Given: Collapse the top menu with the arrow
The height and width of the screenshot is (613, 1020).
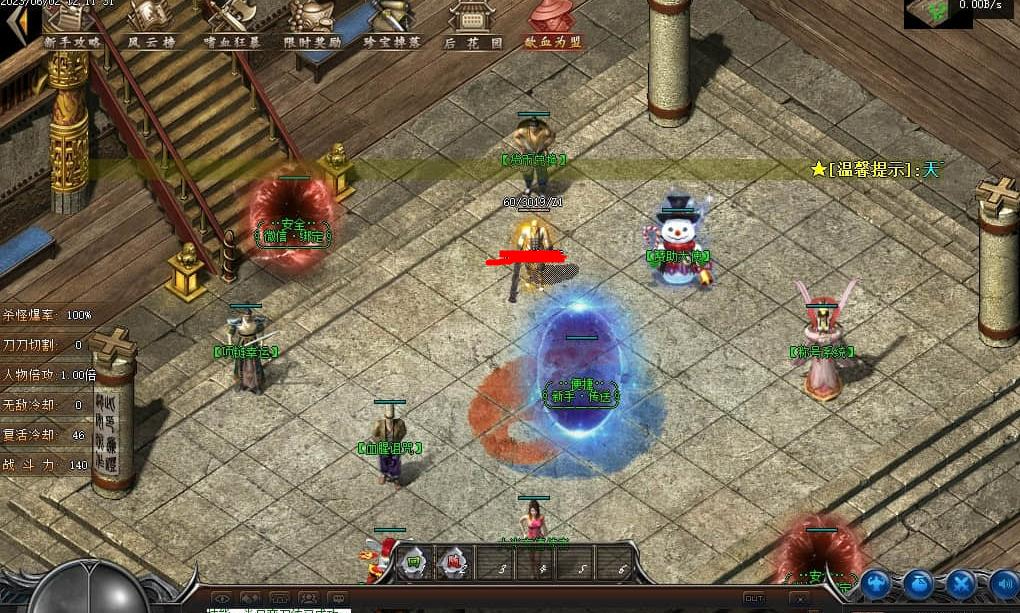Looking at the screenshot, I should point(14,25).
